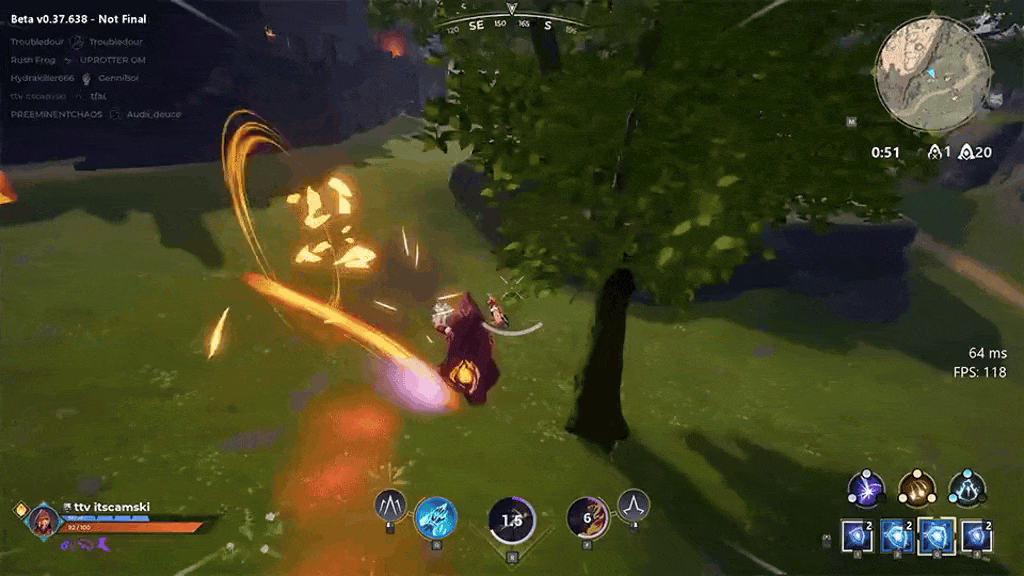Viewport: 1024px width, 576px height.
Task: Select the highlighted shield potion slot
Action: point(936,537)
